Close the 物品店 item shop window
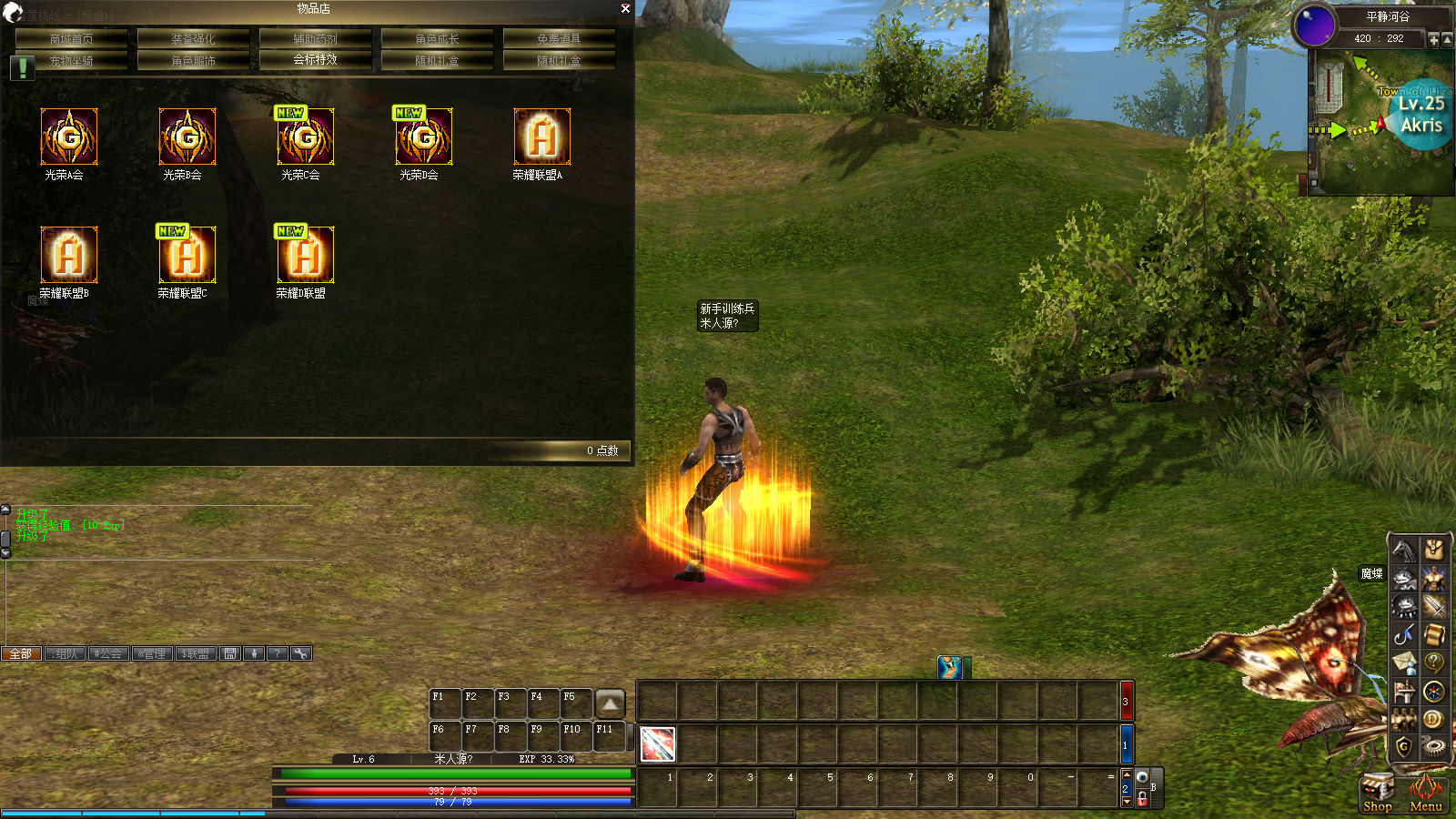The width and height of the screenshot is (1456, 819). 625,8
